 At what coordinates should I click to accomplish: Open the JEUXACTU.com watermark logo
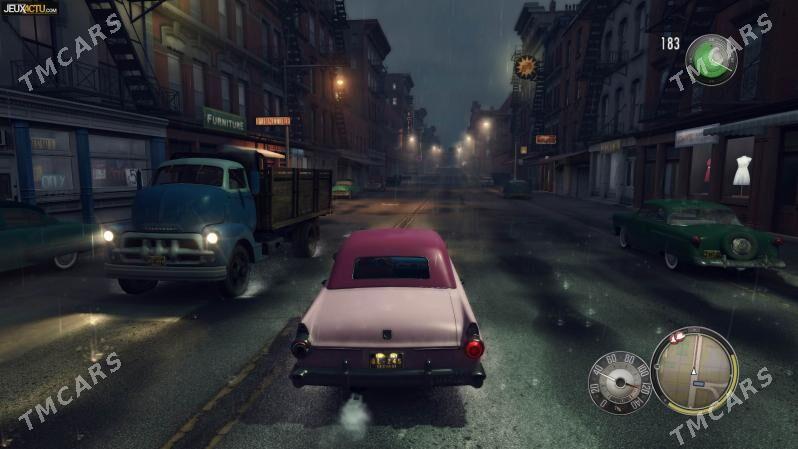click(x=31, y=9)
